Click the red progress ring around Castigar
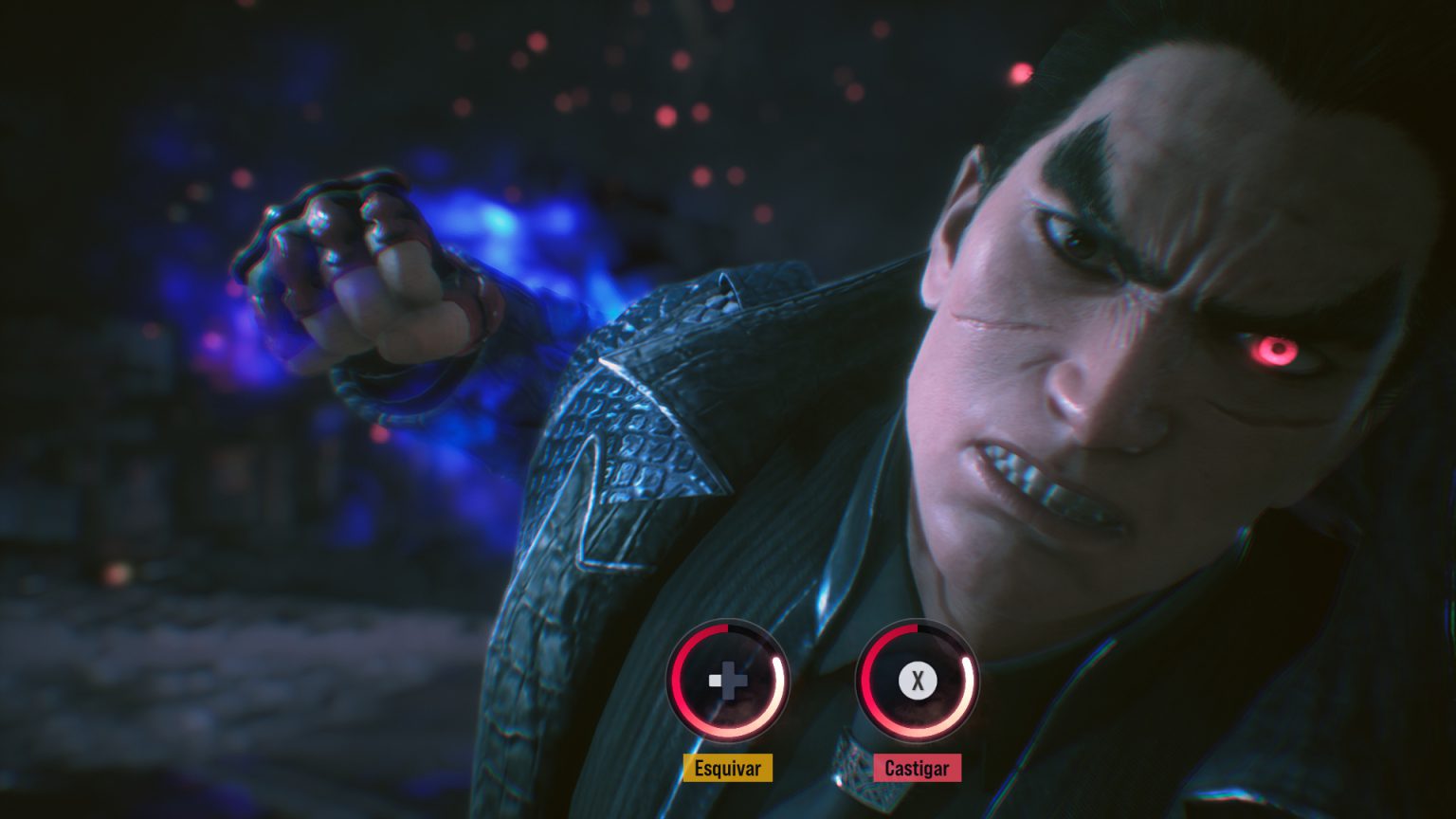This screenshot has width=1456, height=819. click(867, 679)
